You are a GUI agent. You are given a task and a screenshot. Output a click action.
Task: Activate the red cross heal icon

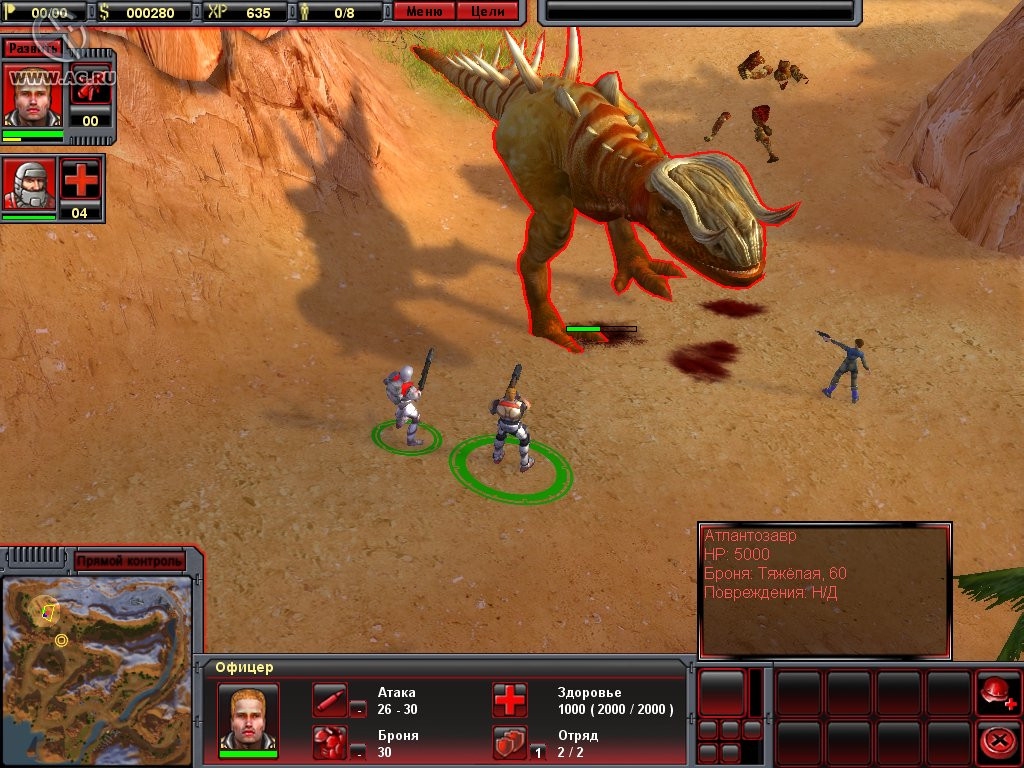point(81,180)
